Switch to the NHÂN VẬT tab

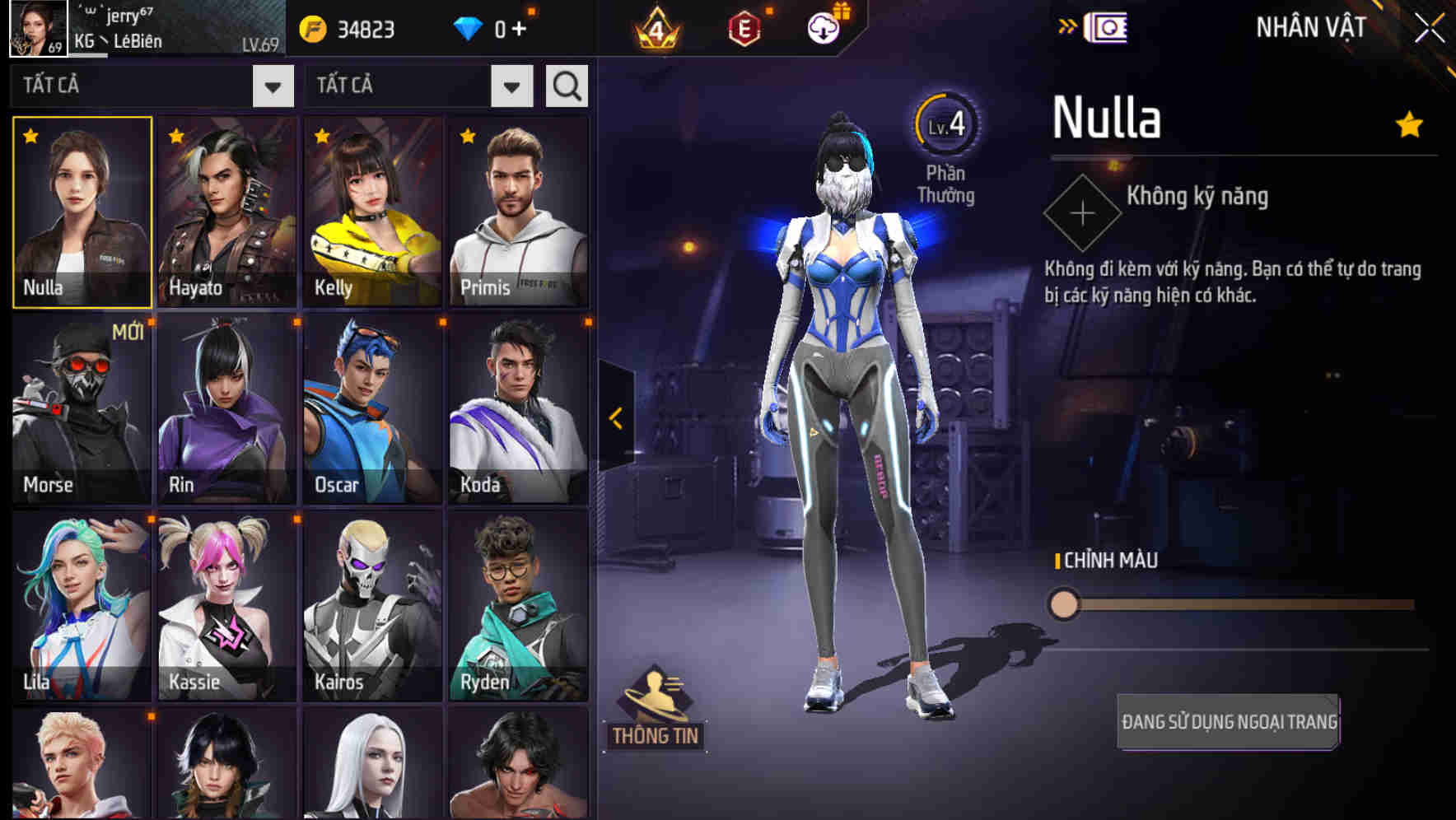1308,26
